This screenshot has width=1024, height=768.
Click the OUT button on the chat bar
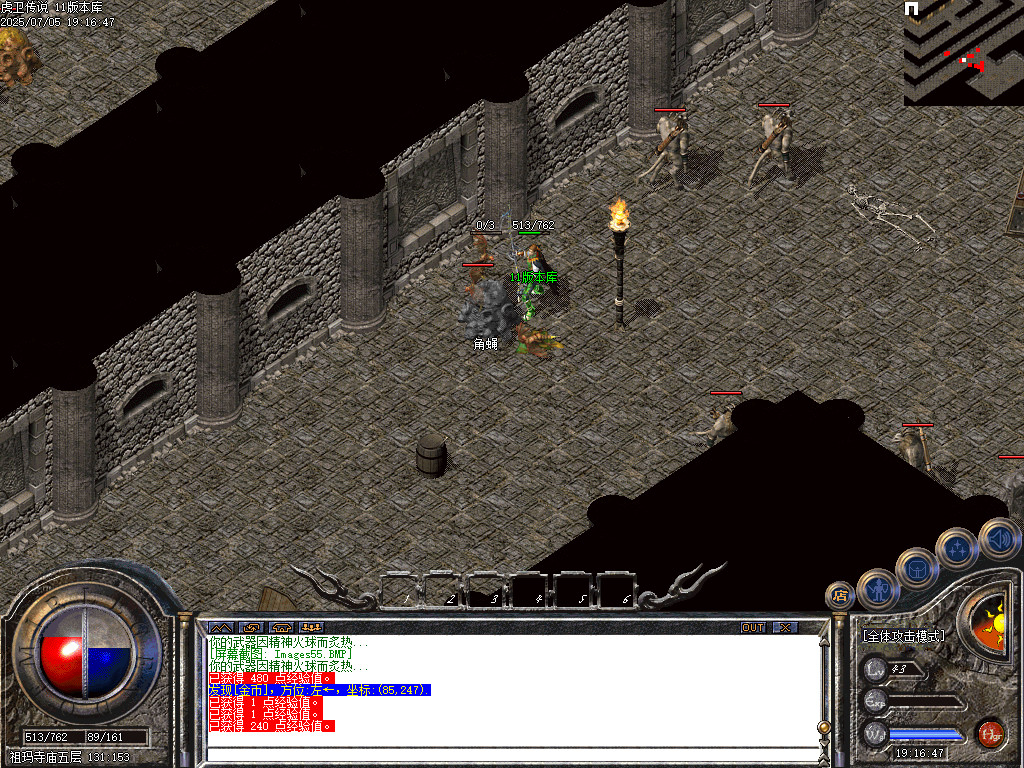[753, 627]
